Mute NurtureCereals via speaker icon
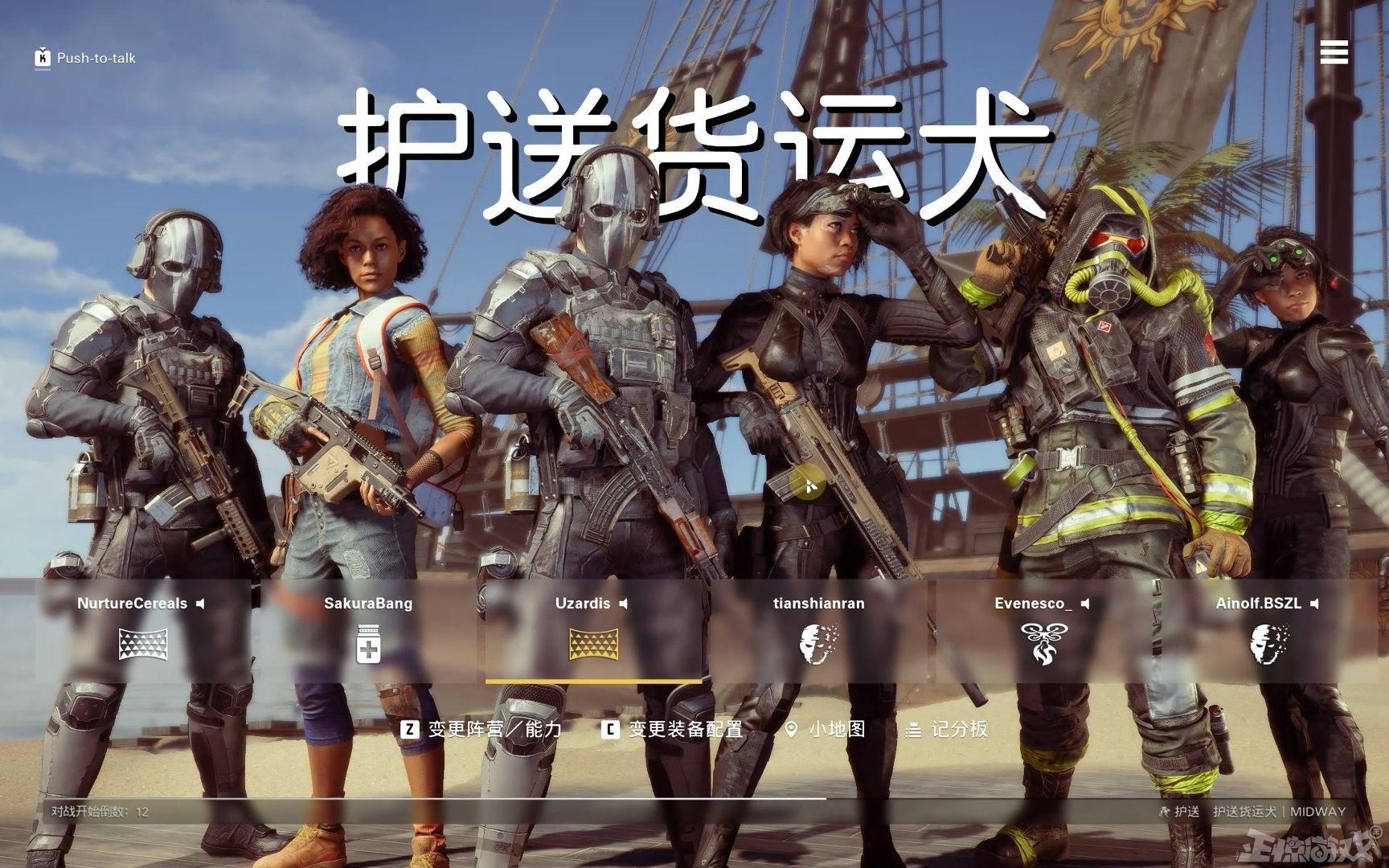Image resolution: width=1389 pixels, height=868 pixels. [201, 604]
